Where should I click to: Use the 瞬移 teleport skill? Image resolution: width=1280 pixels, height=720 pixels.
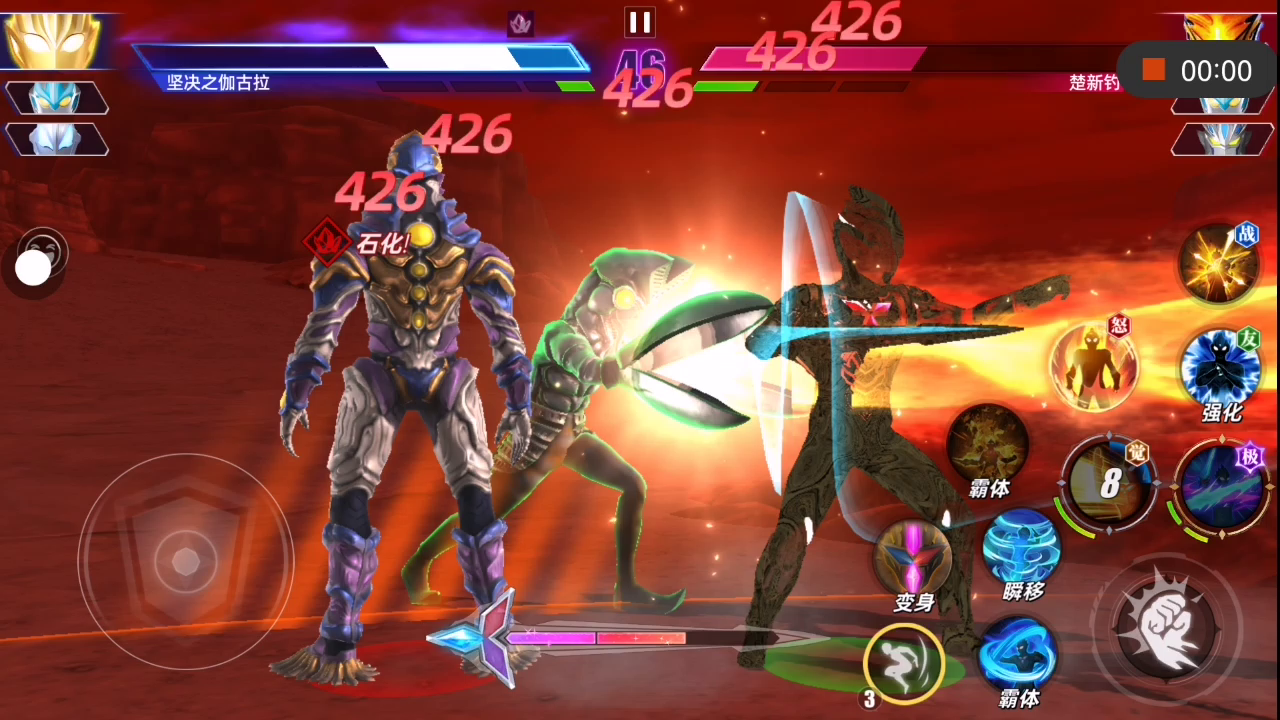click(x=1021, y=548)
